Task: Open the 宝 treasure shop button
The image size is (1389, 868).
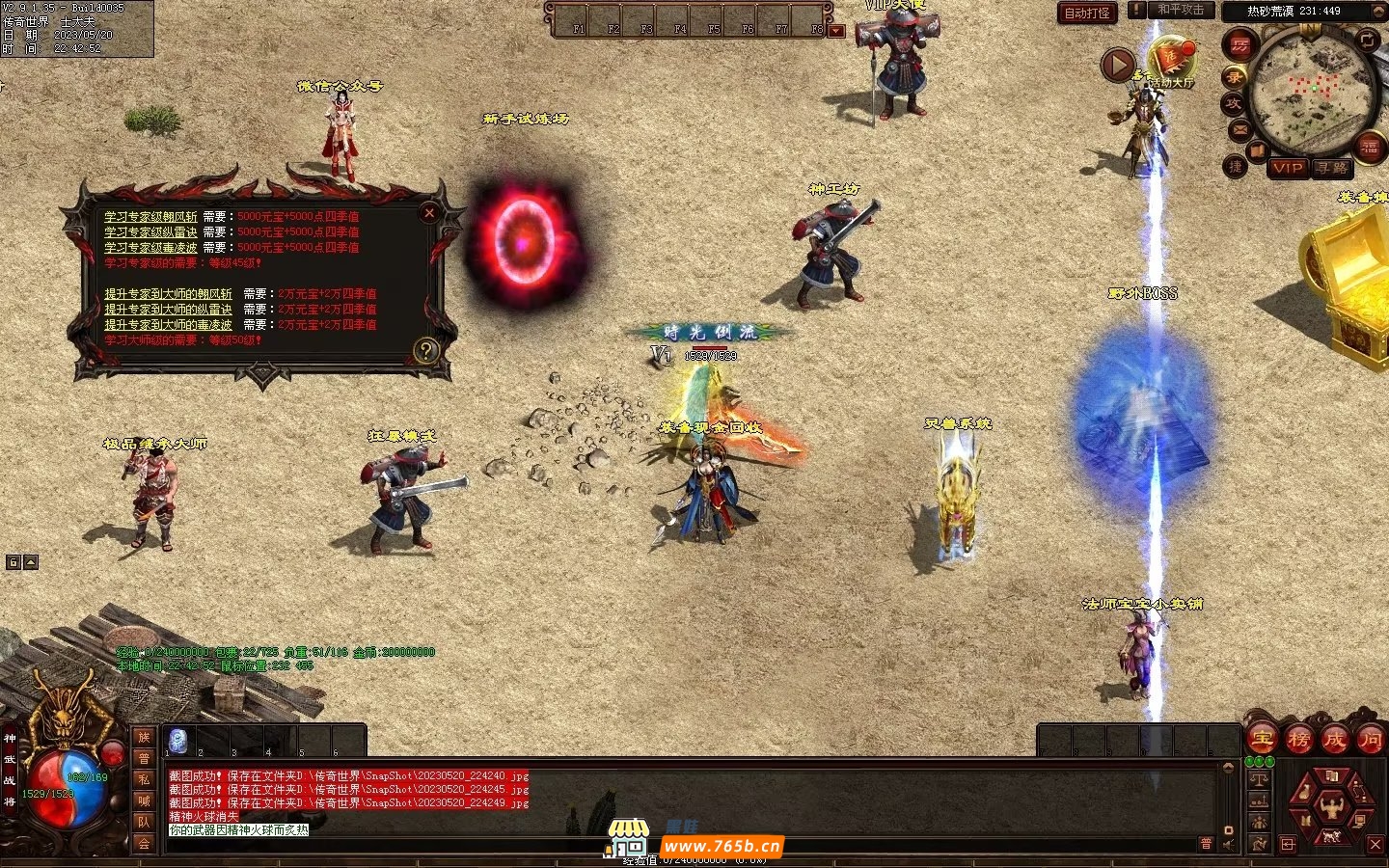Action: click(1262, 740)
